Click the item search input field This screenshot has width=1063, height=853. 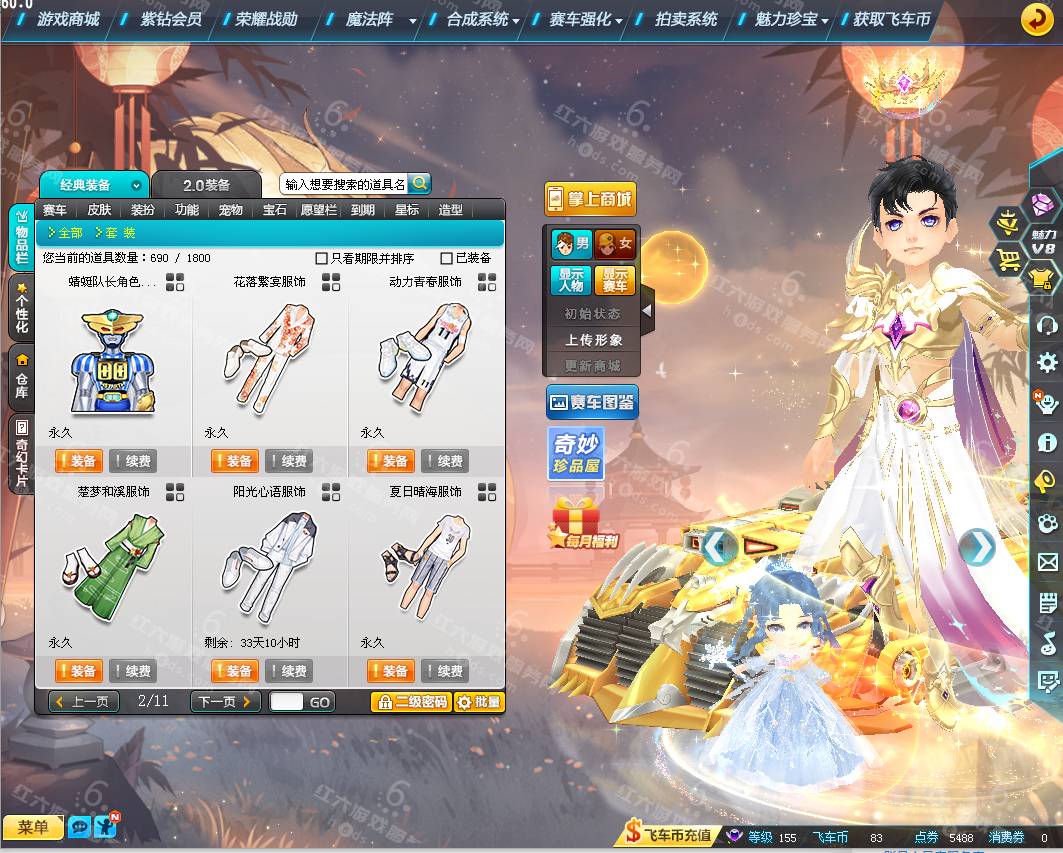tap(344, 184)
